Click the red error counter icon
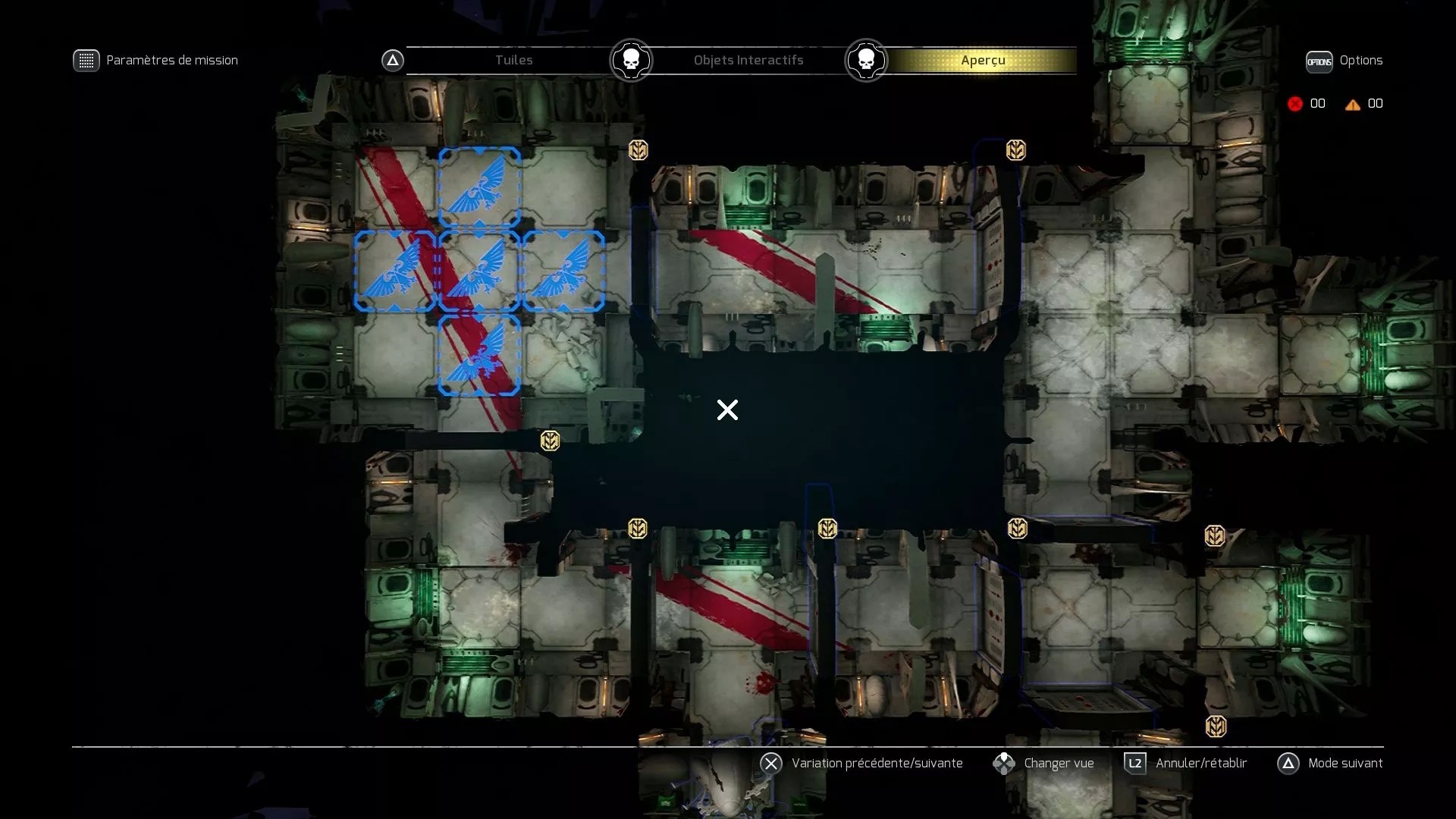This screenshot has width=1456, height=819. pyautogui.click(x=1295, y=104)
